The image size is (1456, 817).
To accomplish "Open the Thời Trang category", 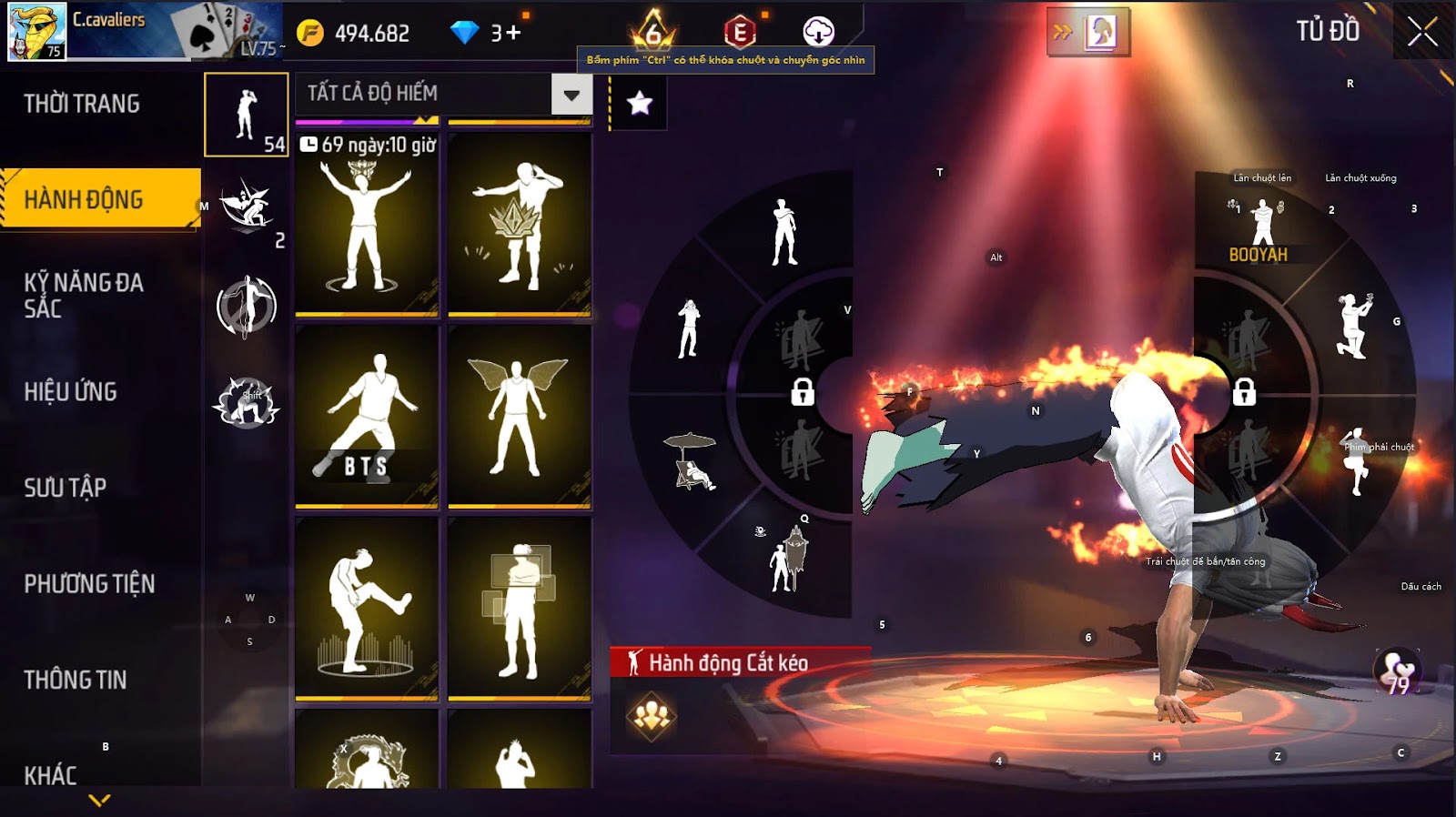I will click(82, 104).
